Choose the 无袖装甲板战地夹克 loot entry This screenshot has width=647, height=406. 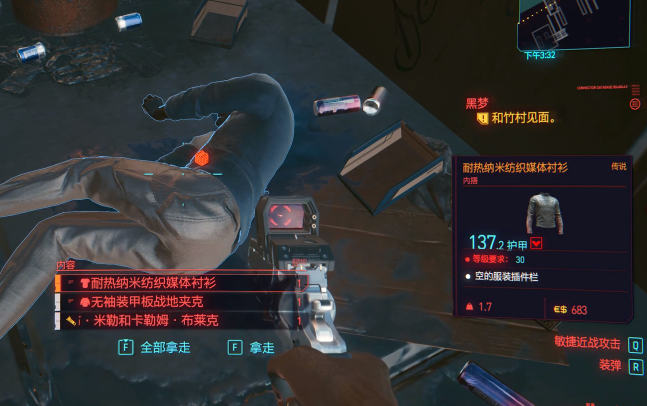click(175, 302)
